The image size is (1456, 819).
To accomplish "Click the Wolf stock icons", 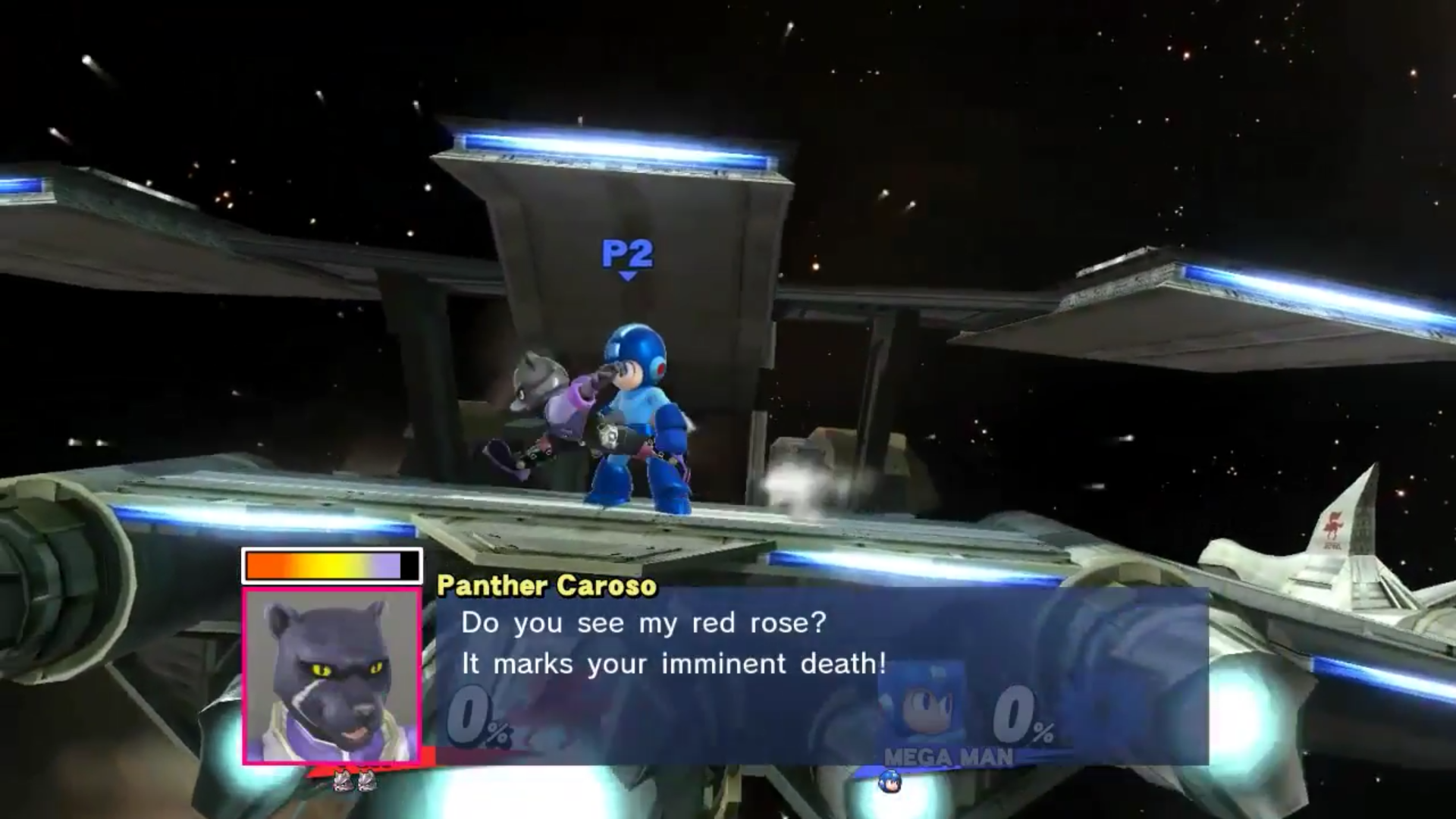I will point(355,780).
